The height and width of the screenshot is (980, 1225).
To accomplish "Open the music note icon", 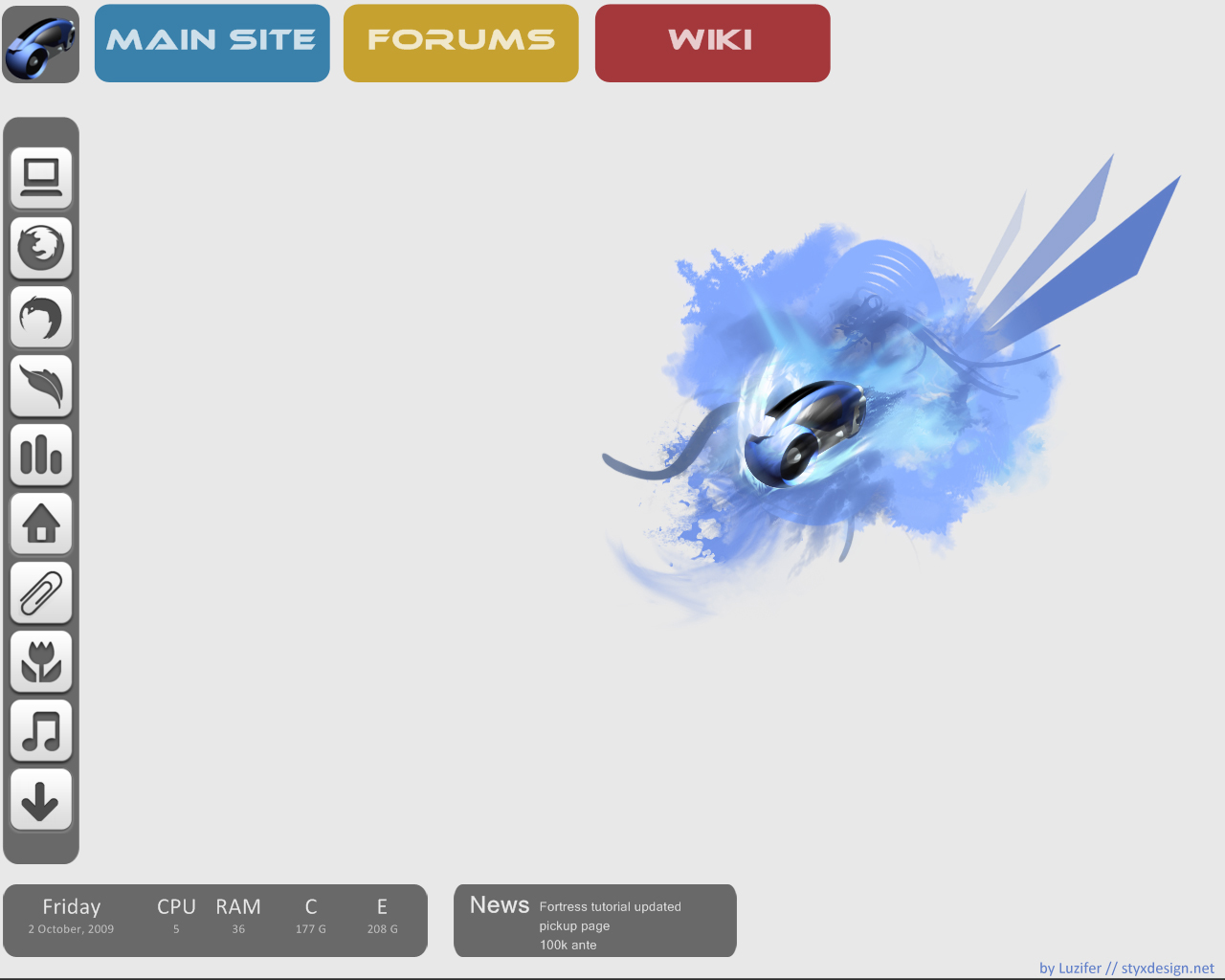I will [41, 731].
